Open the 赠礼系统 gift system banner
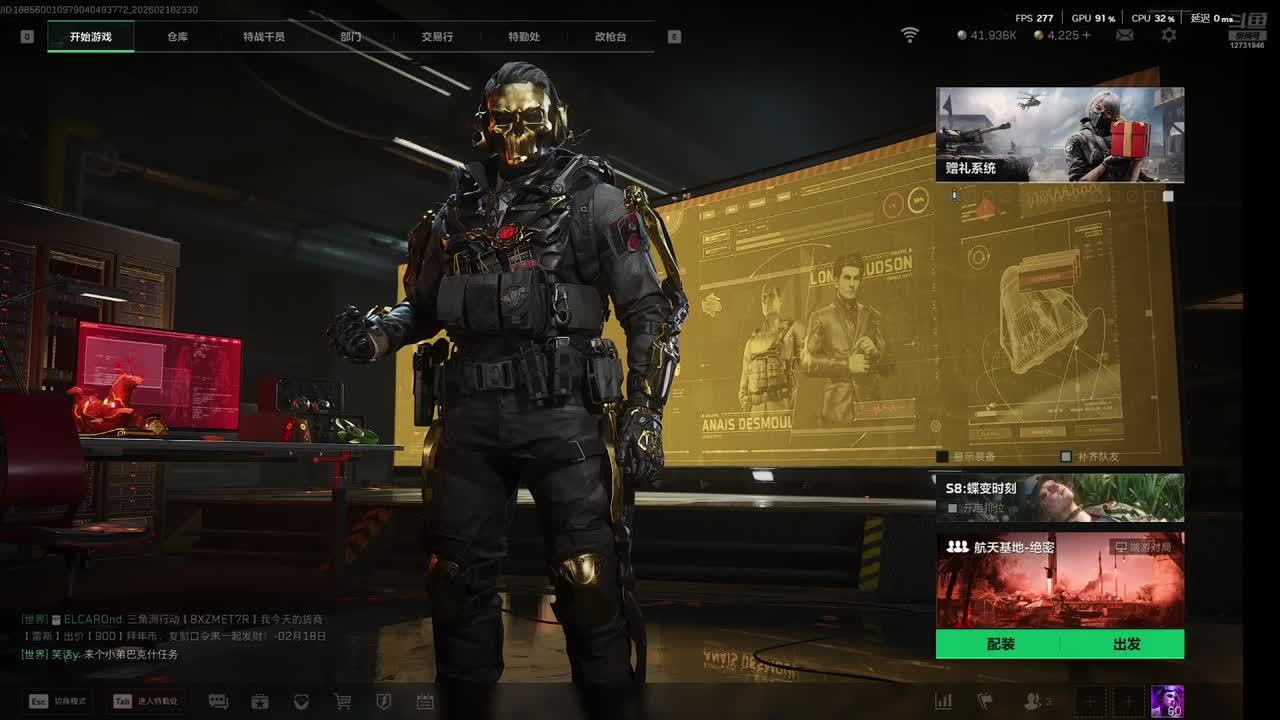The height and width of the screenshot is (720, 1280). tap(1059, 134)
